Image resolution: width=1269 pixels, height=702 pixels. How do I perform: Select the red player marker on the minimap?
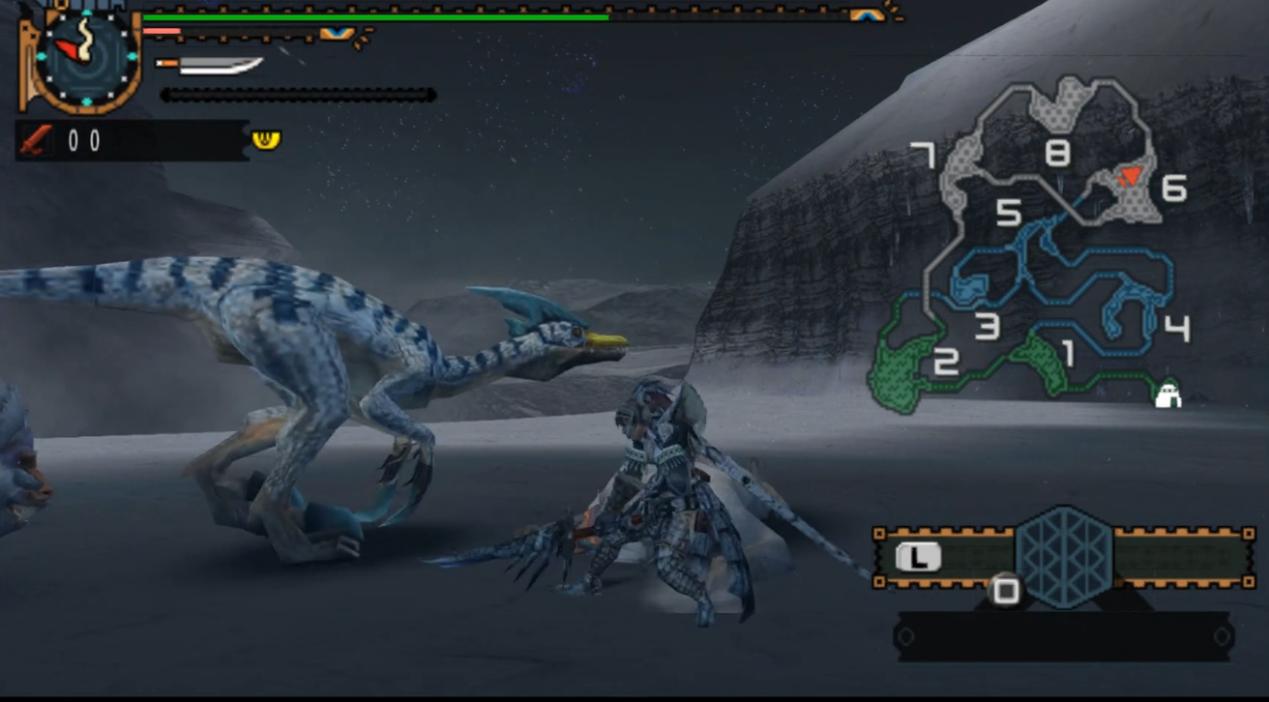(1129, 177)
